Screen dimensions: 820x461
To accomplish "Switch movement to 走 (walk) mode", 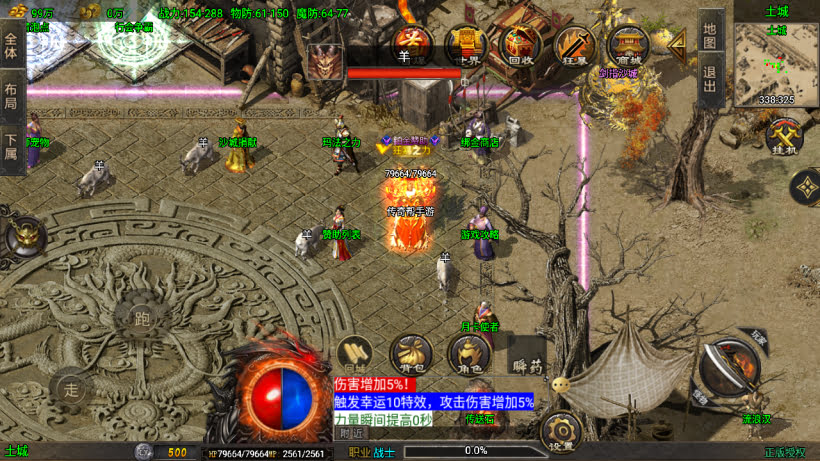I will [x=71, y=386].
